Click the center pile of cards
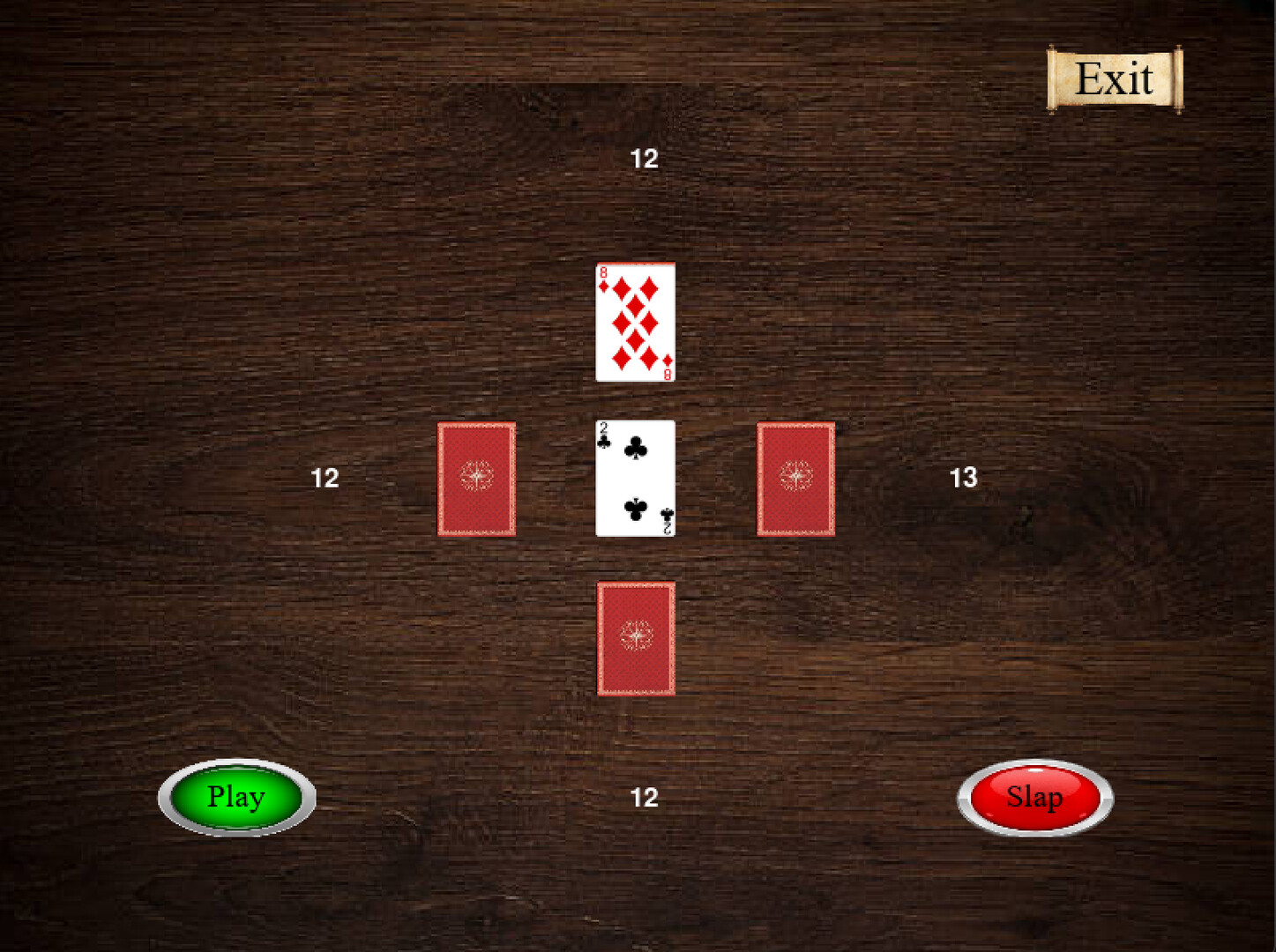Viewport: 1276px width, 952px height. [x=633, y=478]
